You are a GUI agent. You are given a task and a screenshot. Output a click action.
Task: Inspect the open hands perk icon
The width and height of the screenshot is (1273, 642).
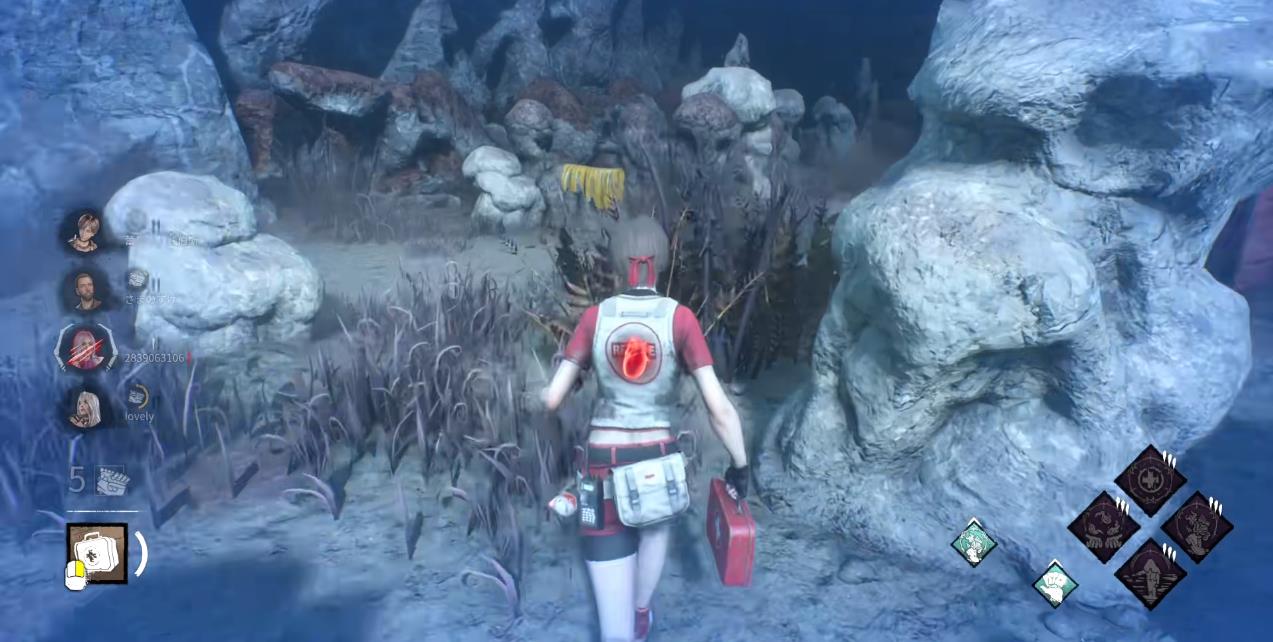click(1103, 526)
